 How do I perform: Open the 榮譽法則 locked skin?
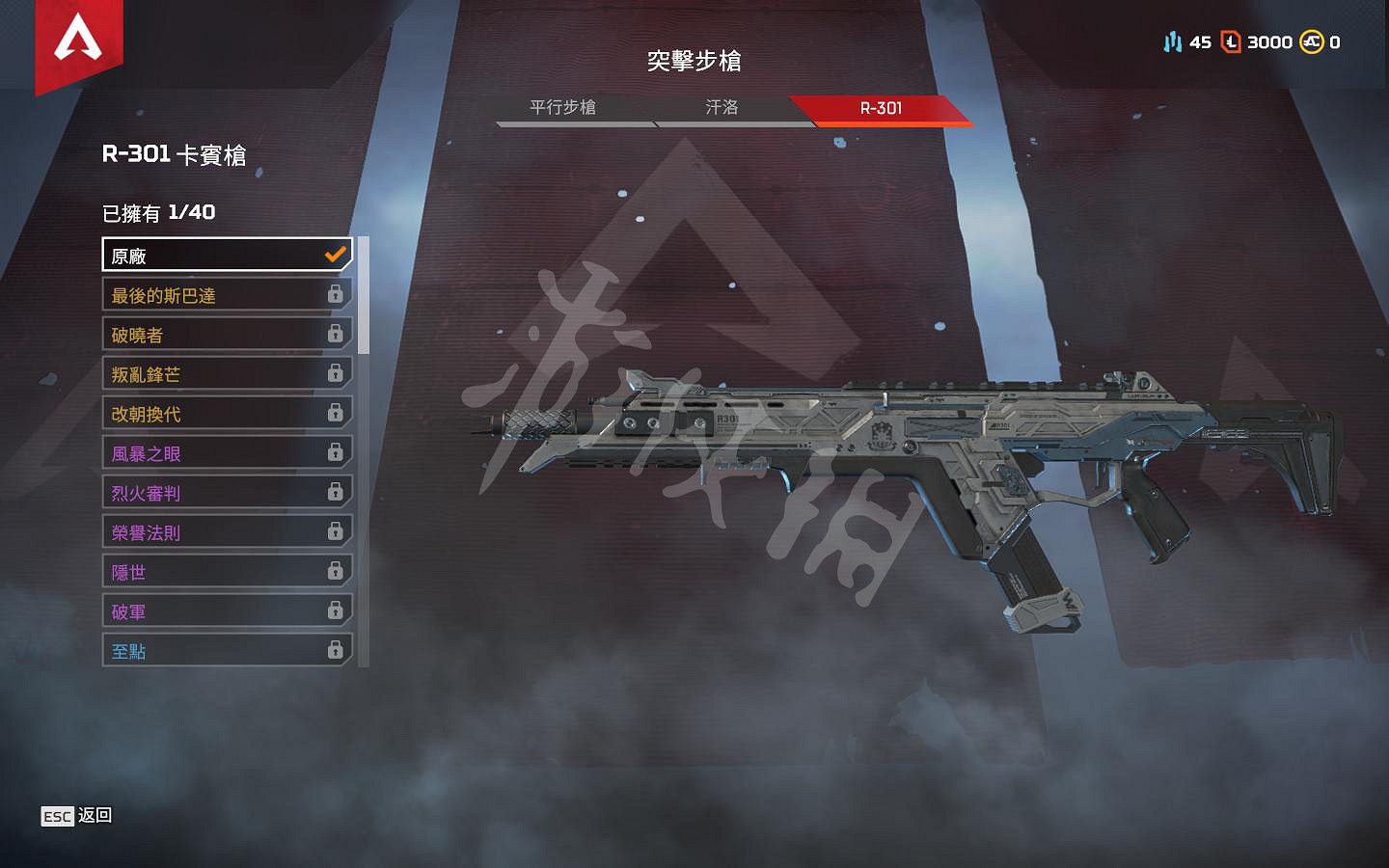click(x=193, y=531)
